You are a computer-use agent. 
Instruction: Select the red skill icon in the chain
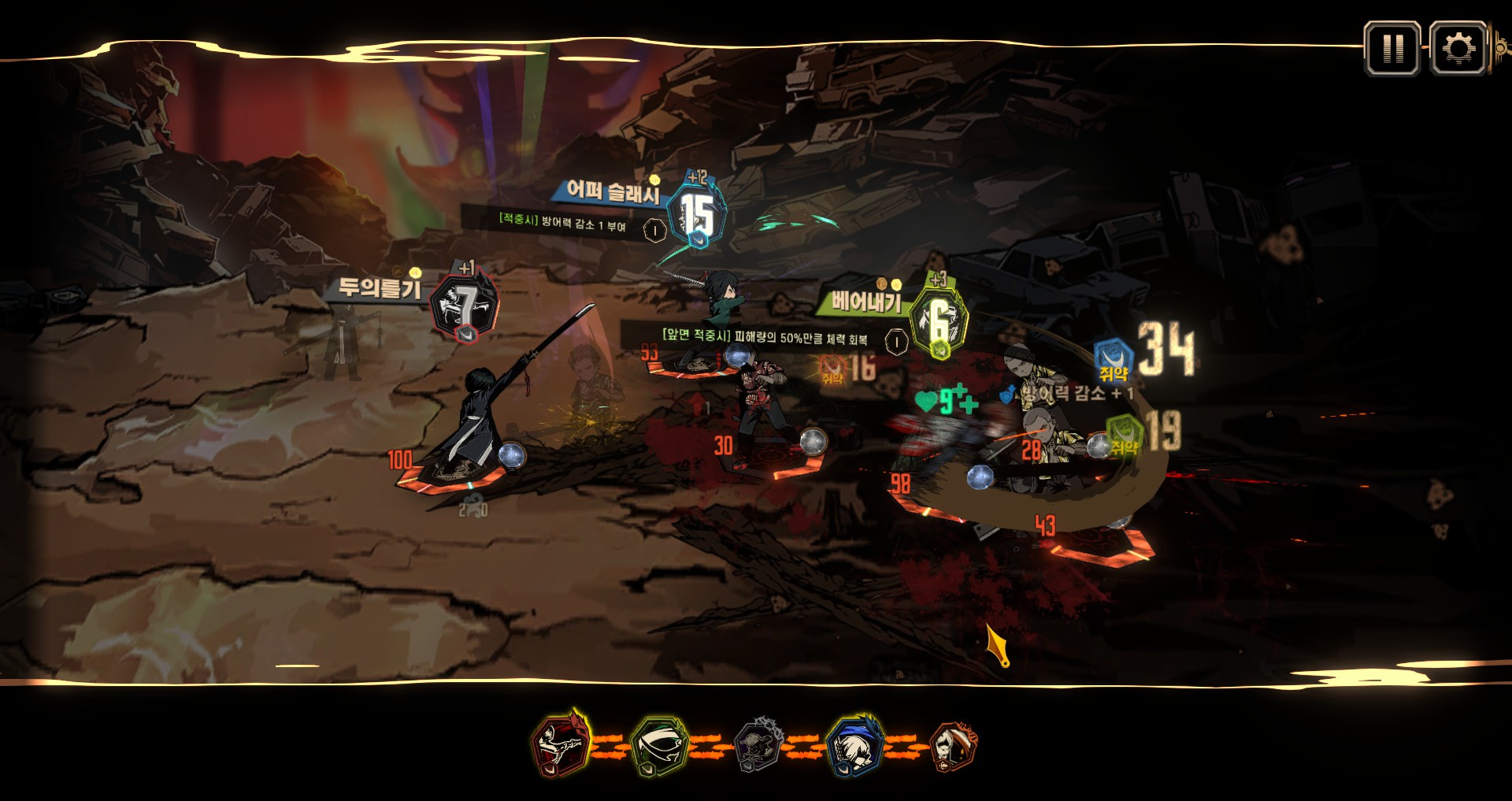pyautogui.click(x=559, y=744)
